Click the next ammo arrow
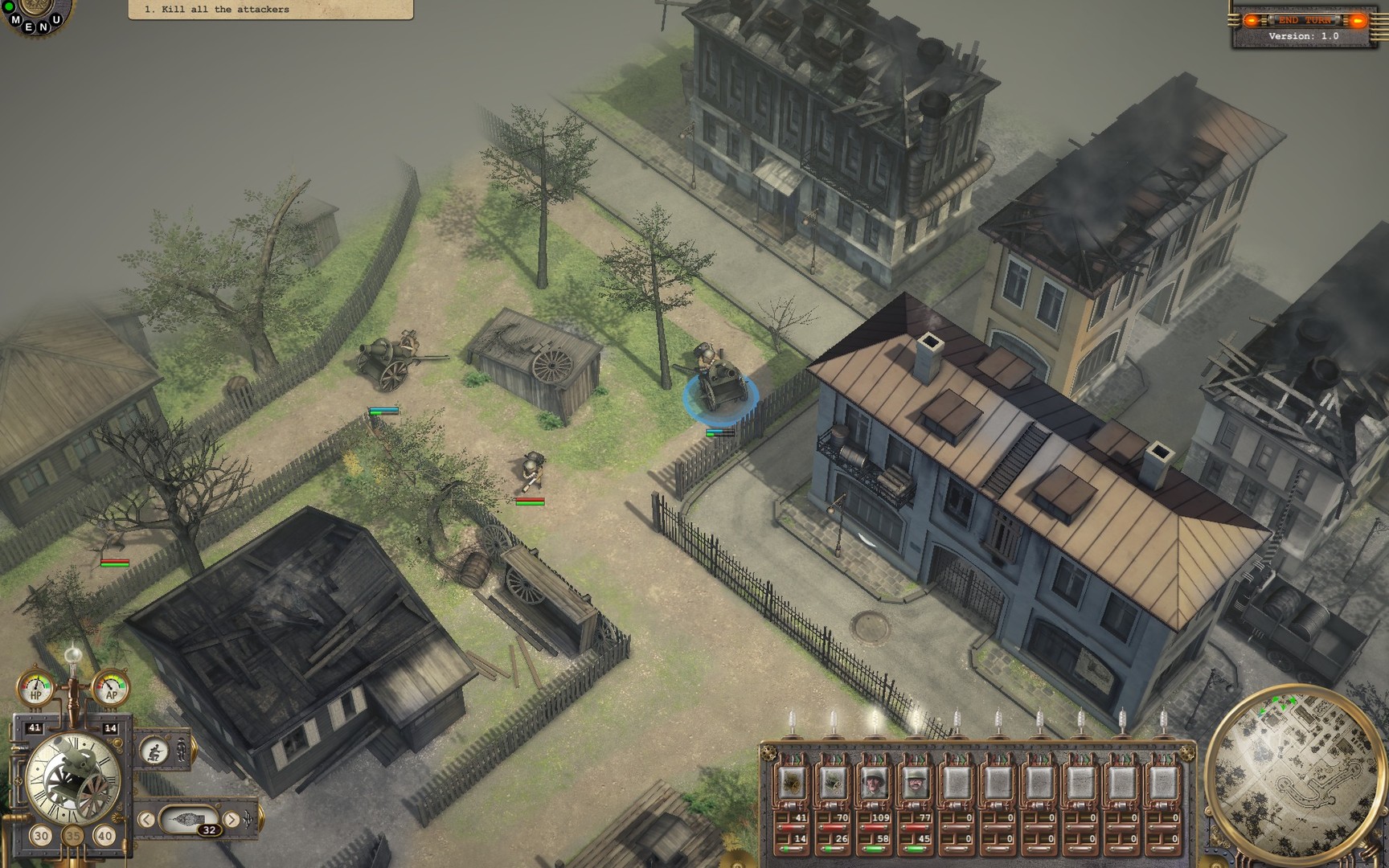The height and width of the screenshot is (868, 1389). coord(232,819)
